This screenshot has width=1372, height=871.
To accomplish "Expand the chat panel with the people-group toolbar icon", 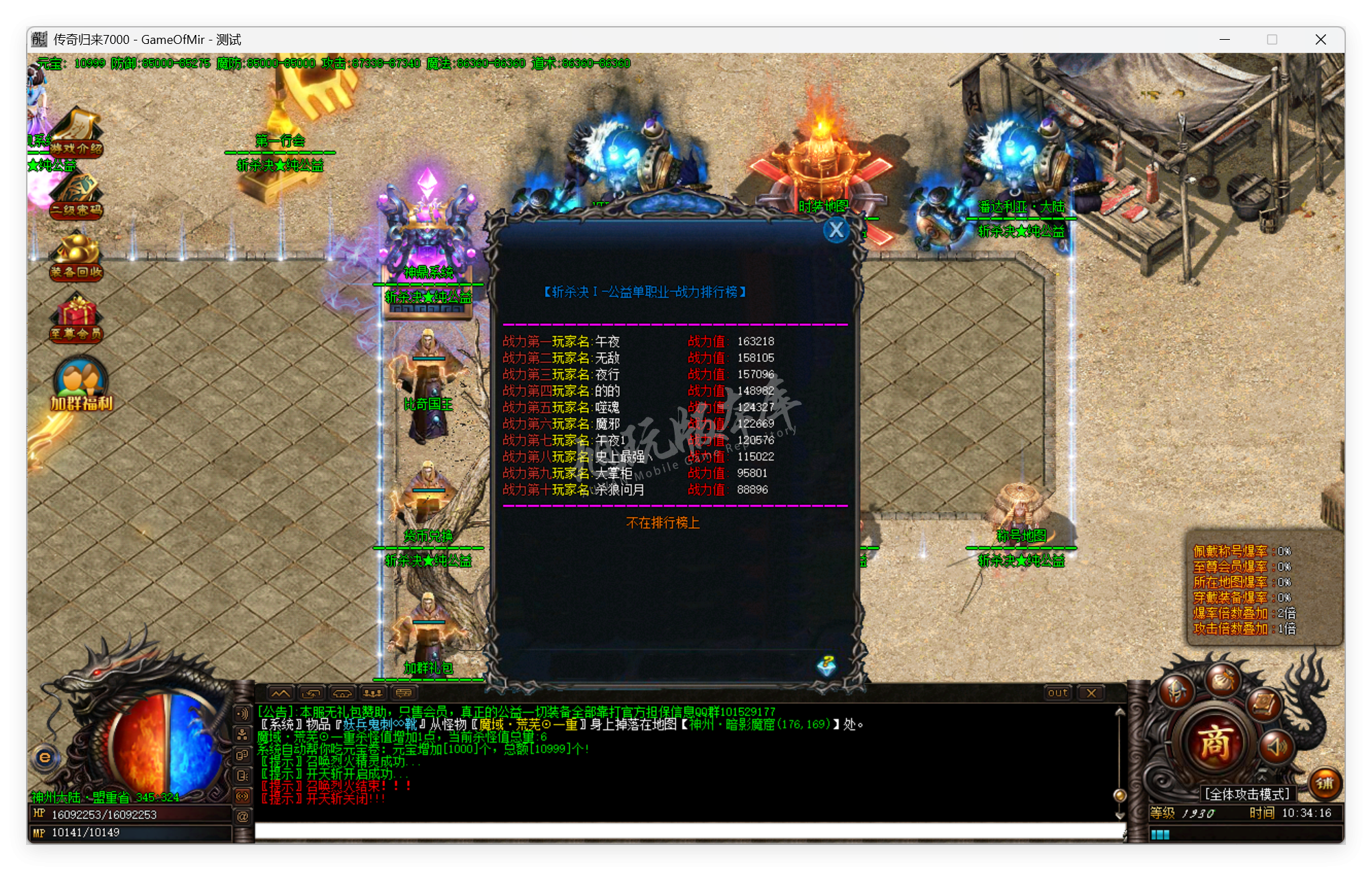I will (373, 694).
